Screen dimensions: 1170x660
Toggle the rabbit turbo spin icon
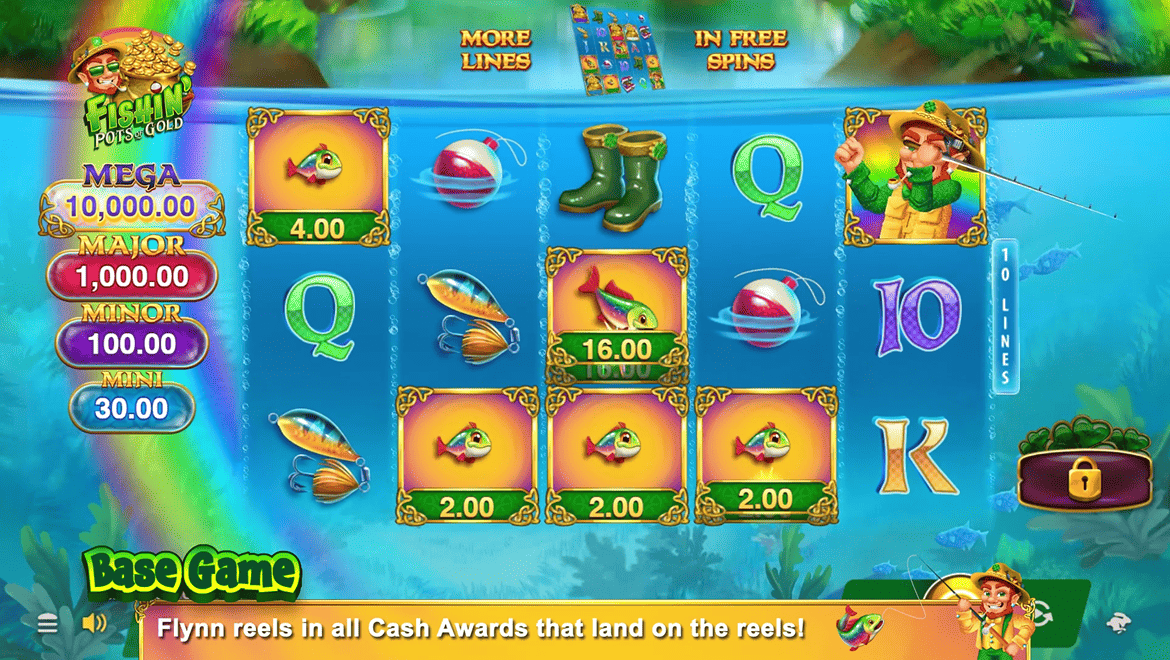1118,624
